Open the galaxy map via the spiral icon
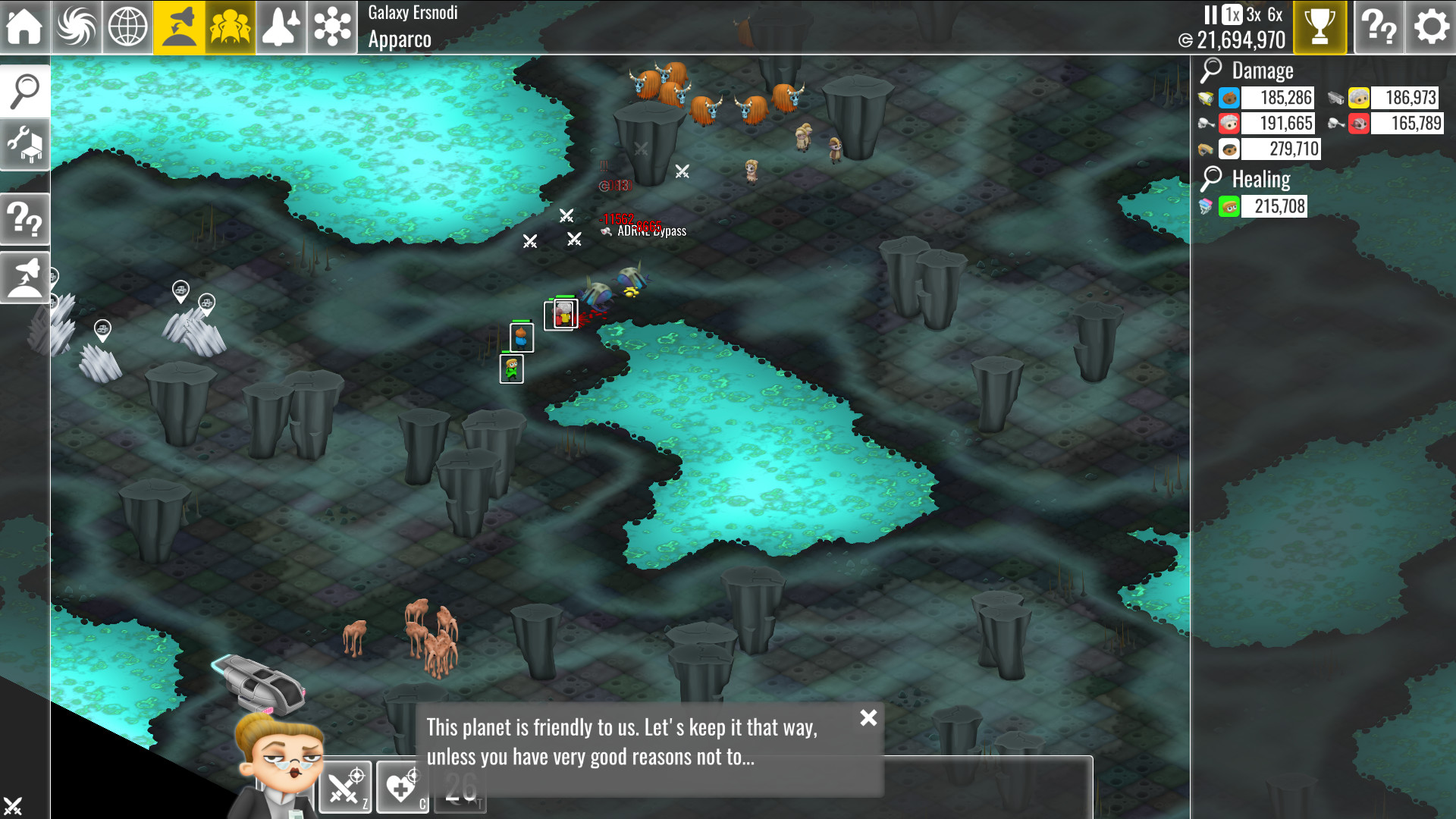This screenshot has width=1456, height=819. pos(76,26)
